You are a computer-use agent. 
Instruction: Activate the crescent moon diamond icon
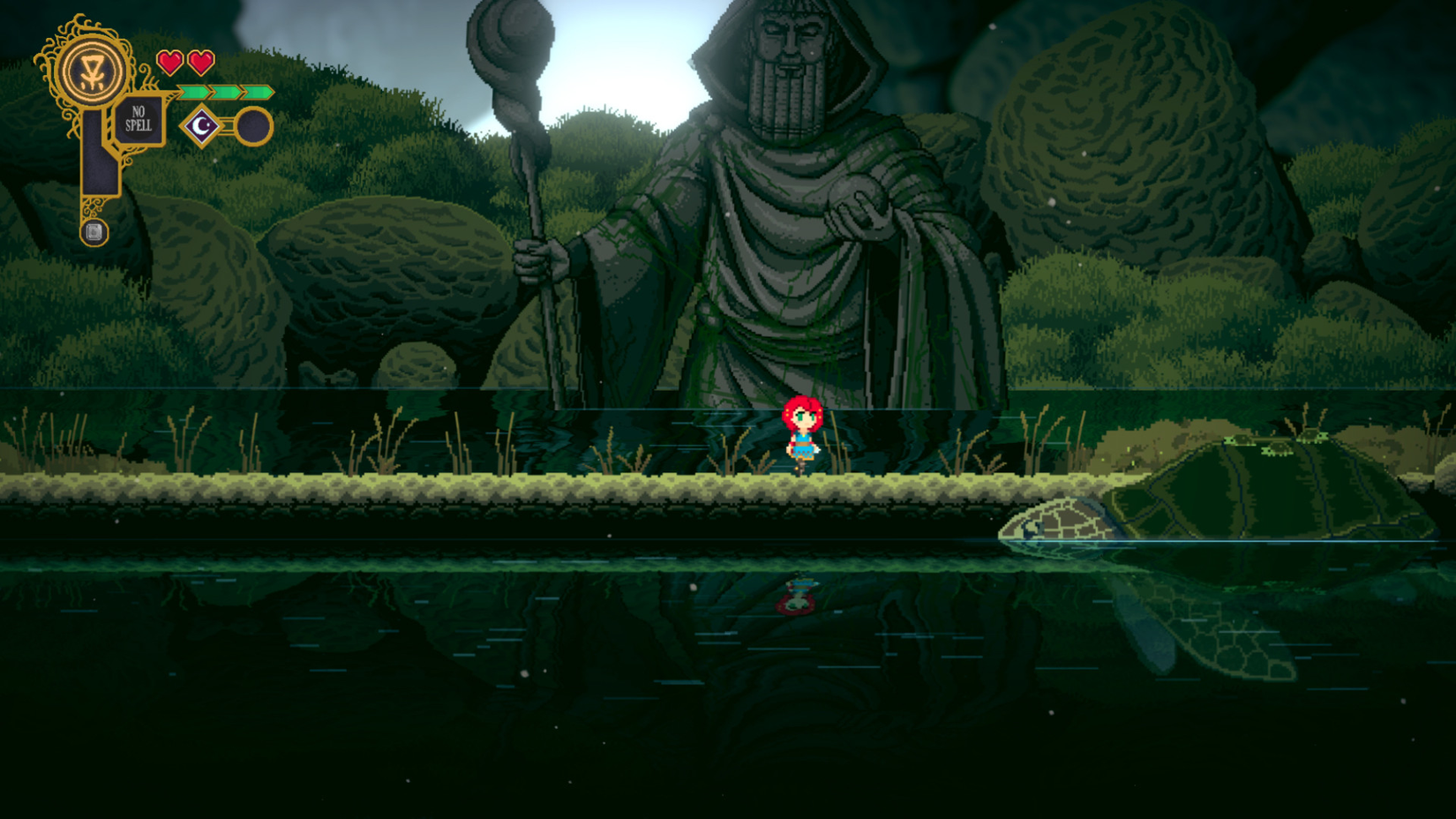tap(202, 126)
